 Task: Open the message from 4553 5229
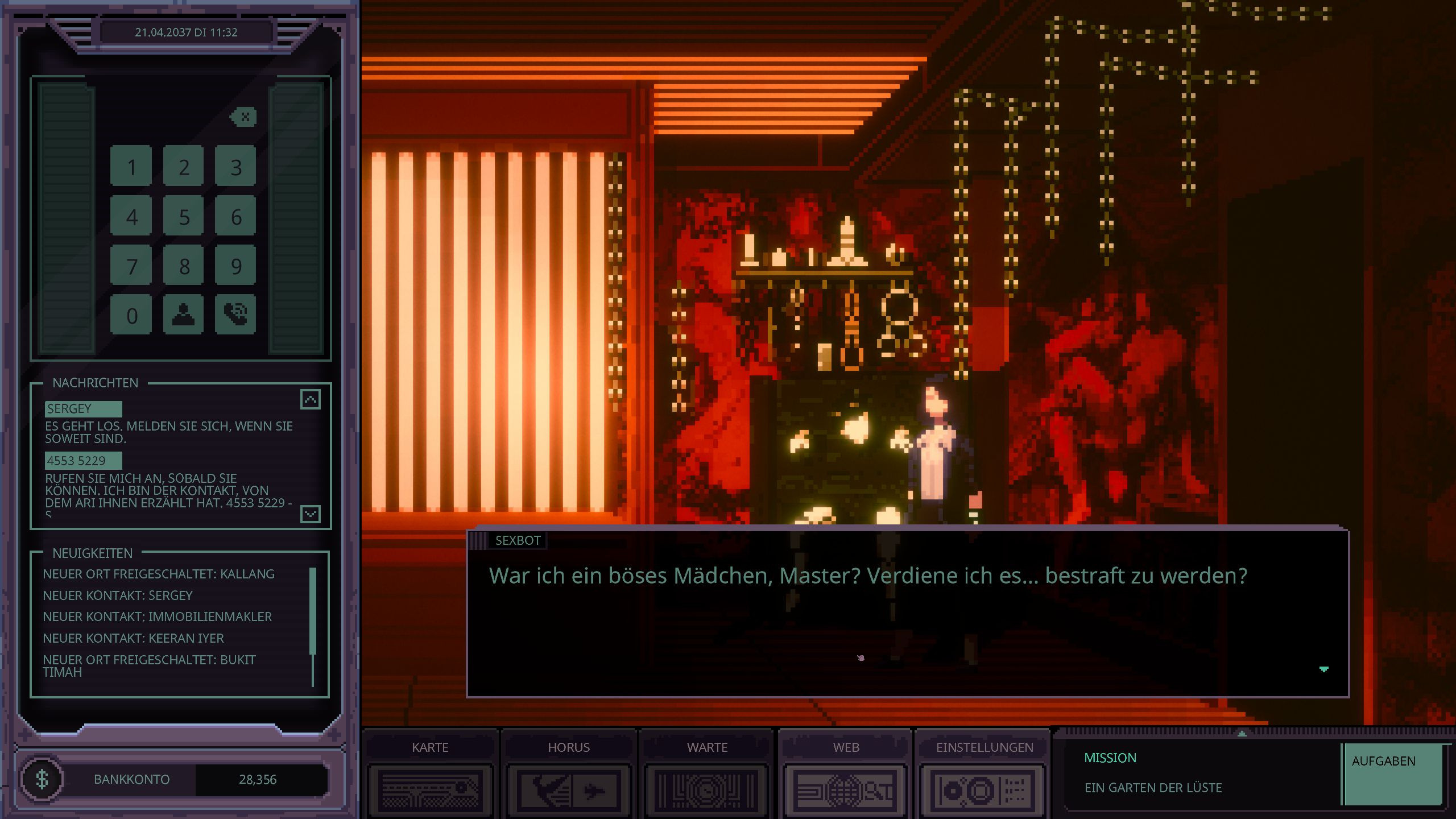pos(83,460)
